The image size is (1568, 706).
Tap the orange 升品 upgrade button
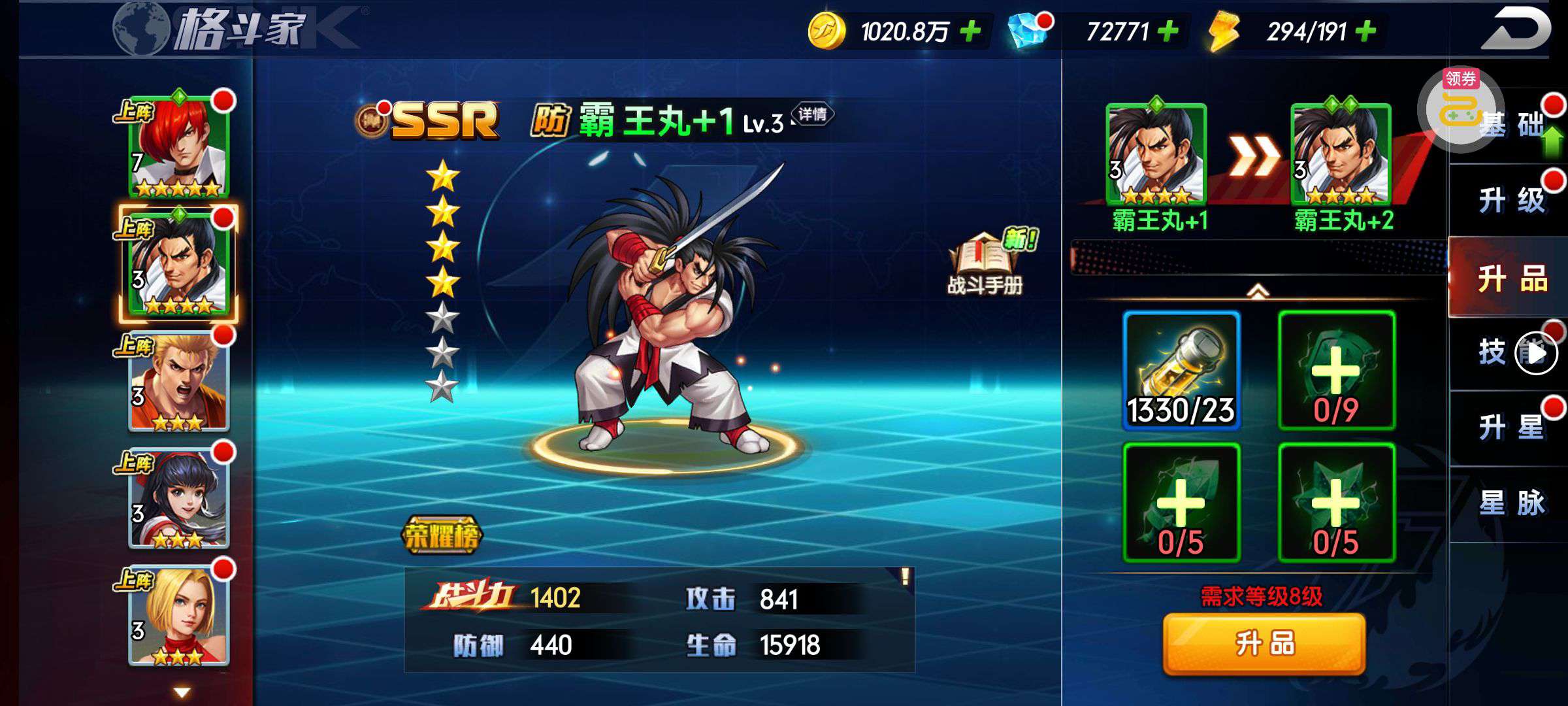click(x=1264, y=644)
